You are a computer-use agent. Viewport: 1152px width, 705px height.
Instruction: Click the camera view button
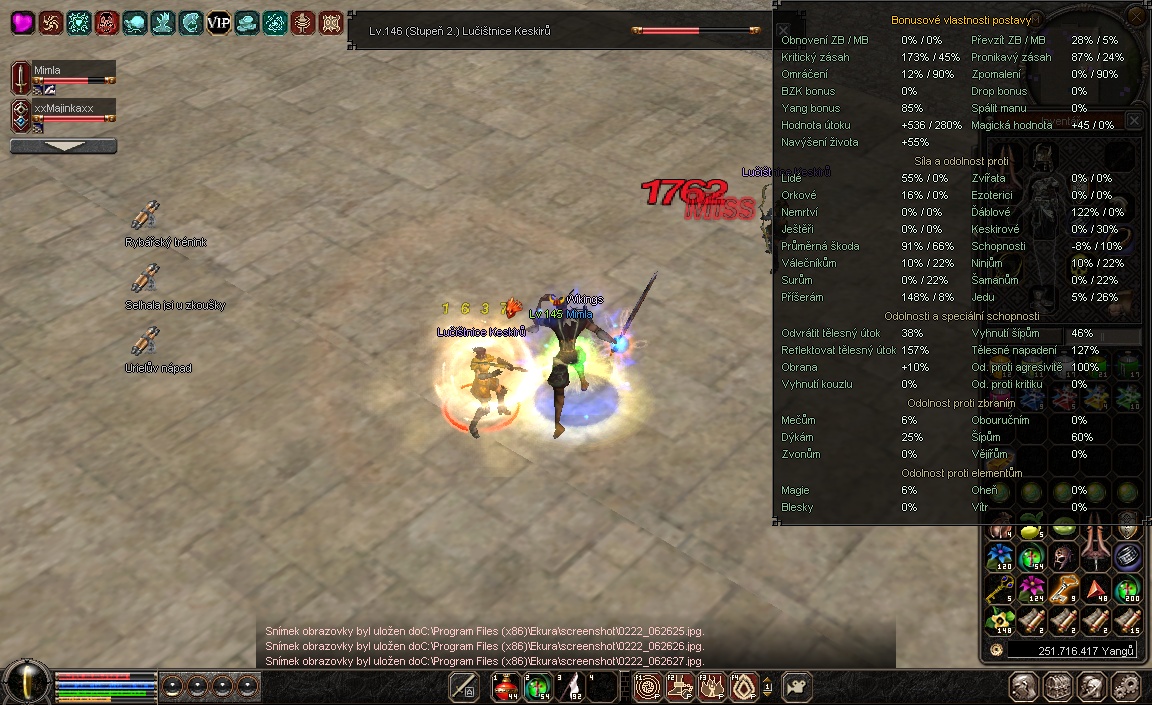point(796,687)
